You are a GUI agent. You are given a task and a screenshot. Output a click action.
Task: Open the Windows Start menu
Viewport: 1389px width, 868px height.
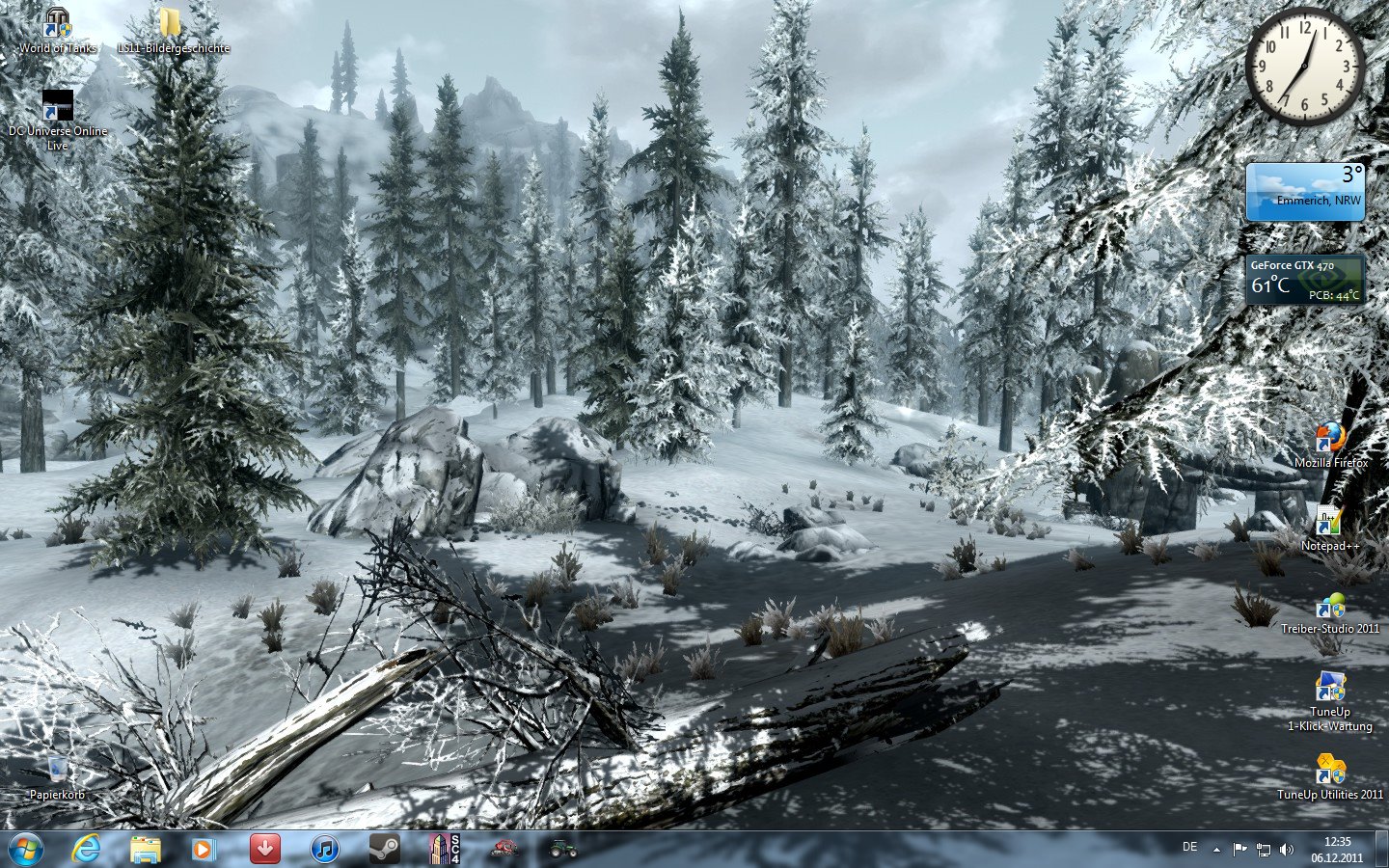pos(26,849)
